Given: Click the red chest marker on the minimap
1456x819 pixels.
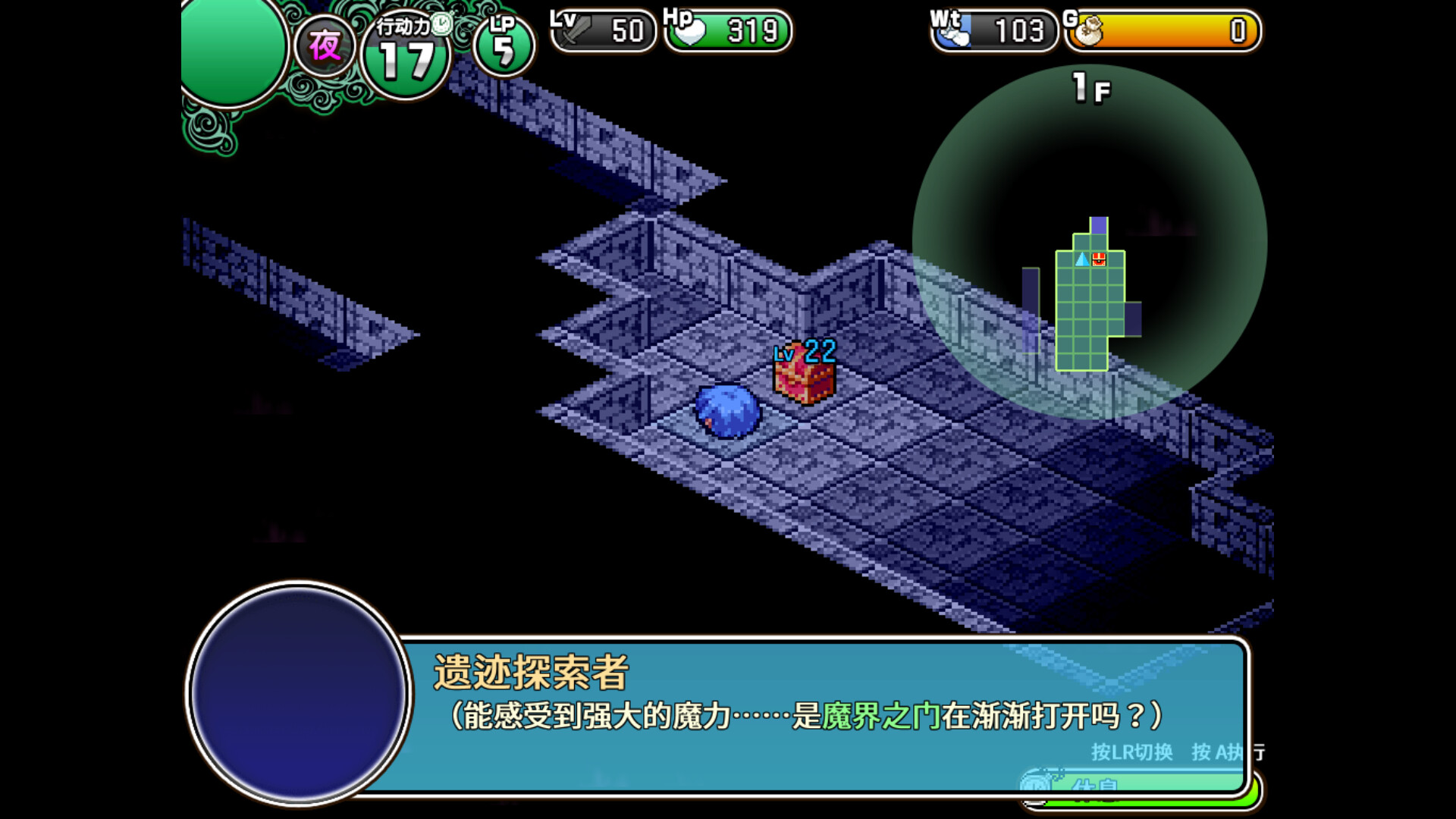Looking at the screenshot, I should click(1099, 258).
